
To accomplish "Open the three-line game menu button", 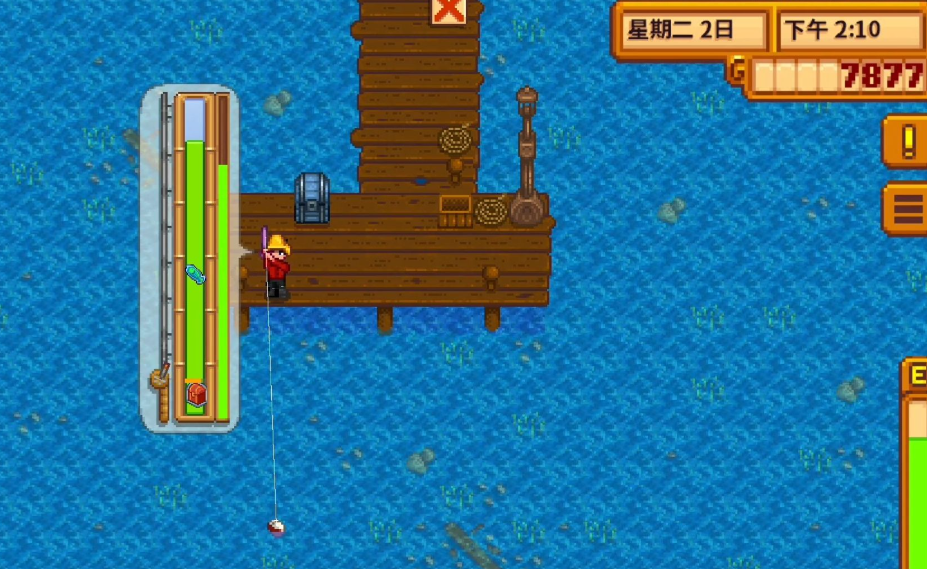I will click(907, 209).
